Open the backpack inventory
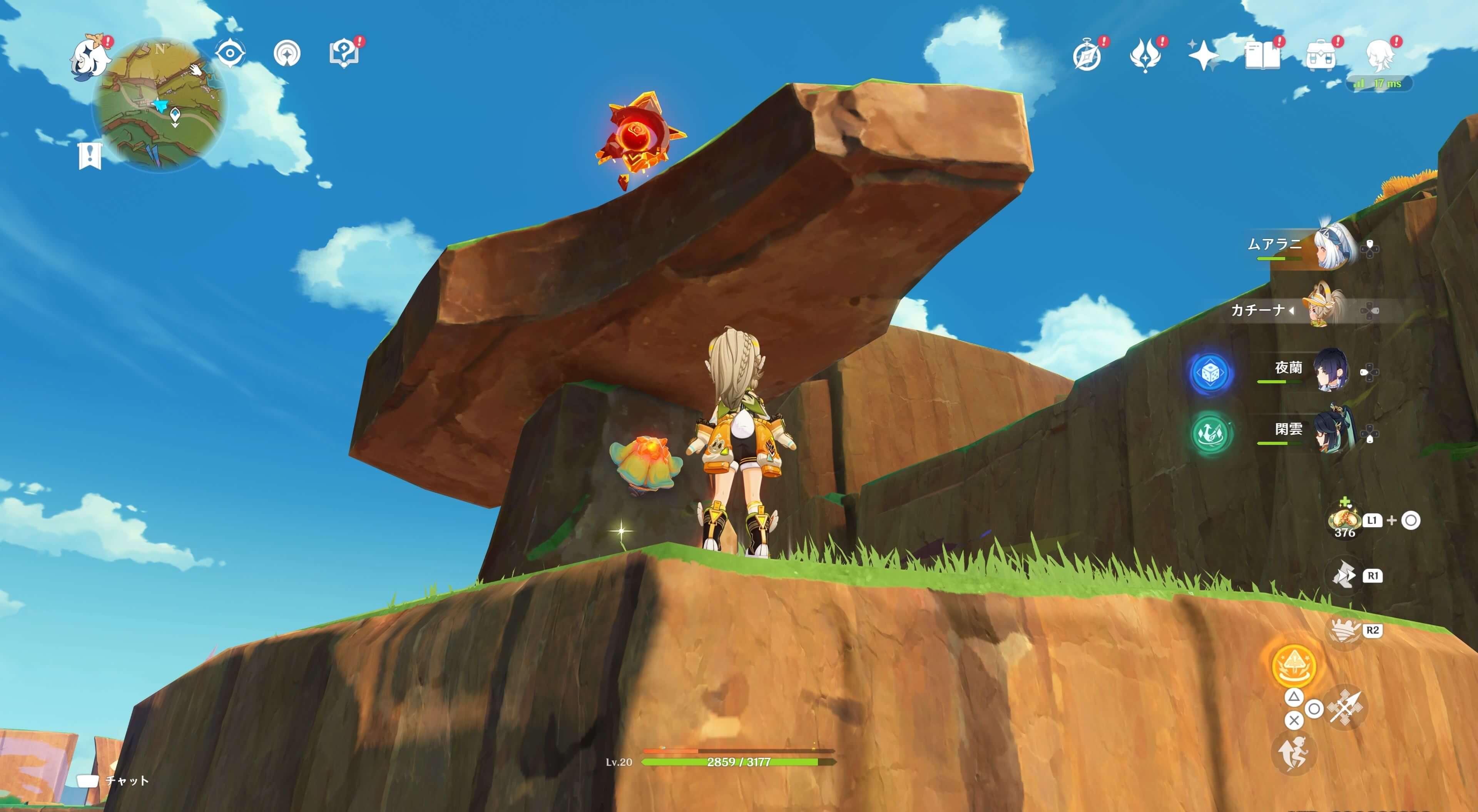This screenshot has height=812, width=1478. pyautogui.click(x=1320, y=56)
